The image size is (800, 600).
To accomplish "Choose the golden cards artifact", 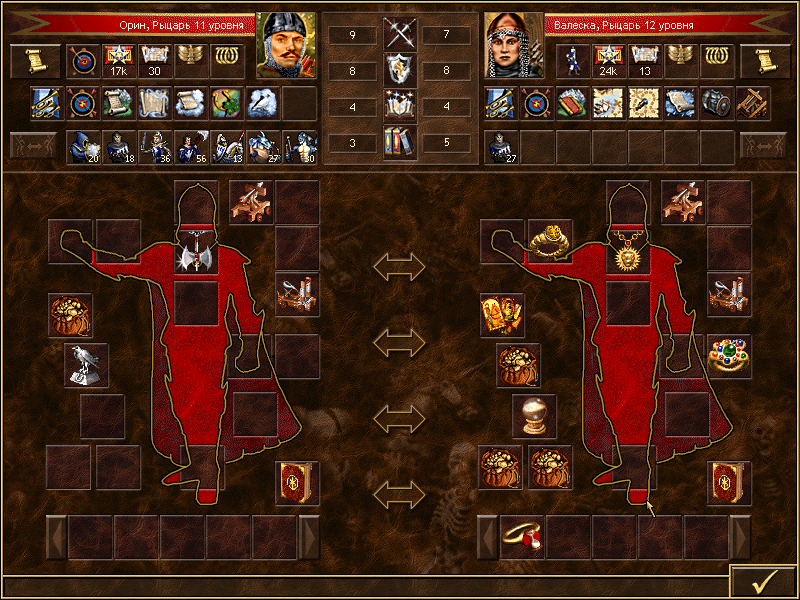I will coord(500,315).
